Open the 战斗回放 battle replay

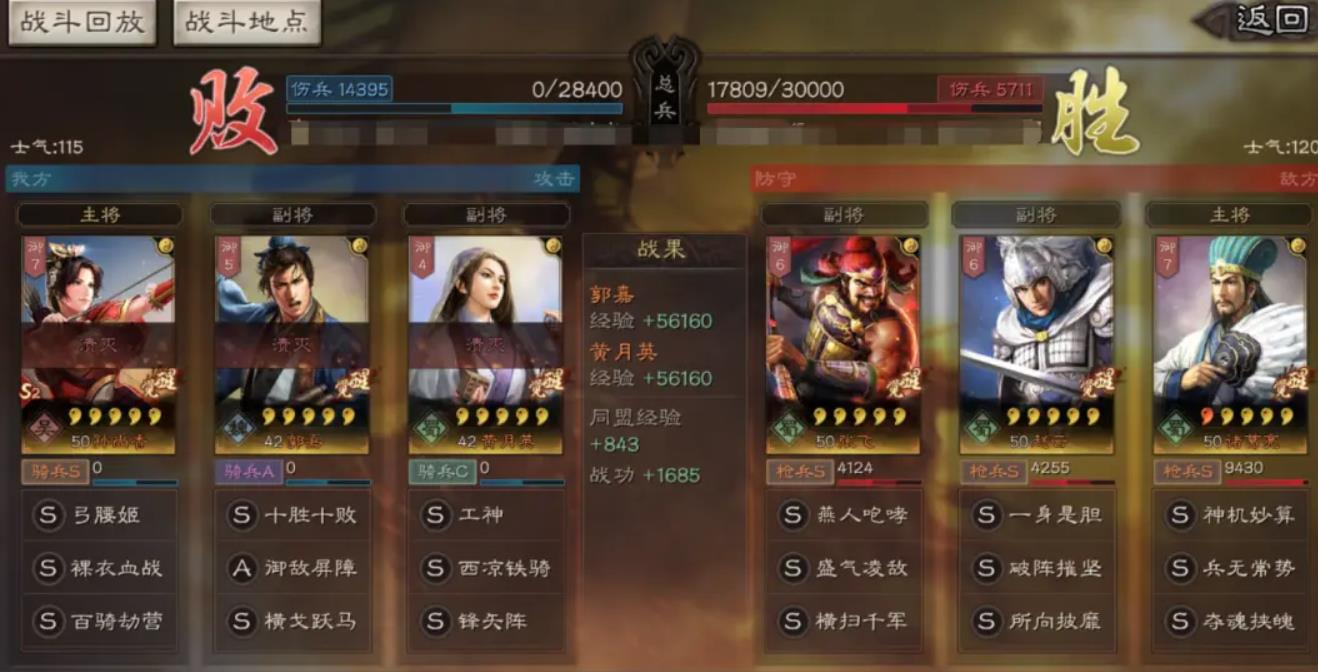[82, 23]
